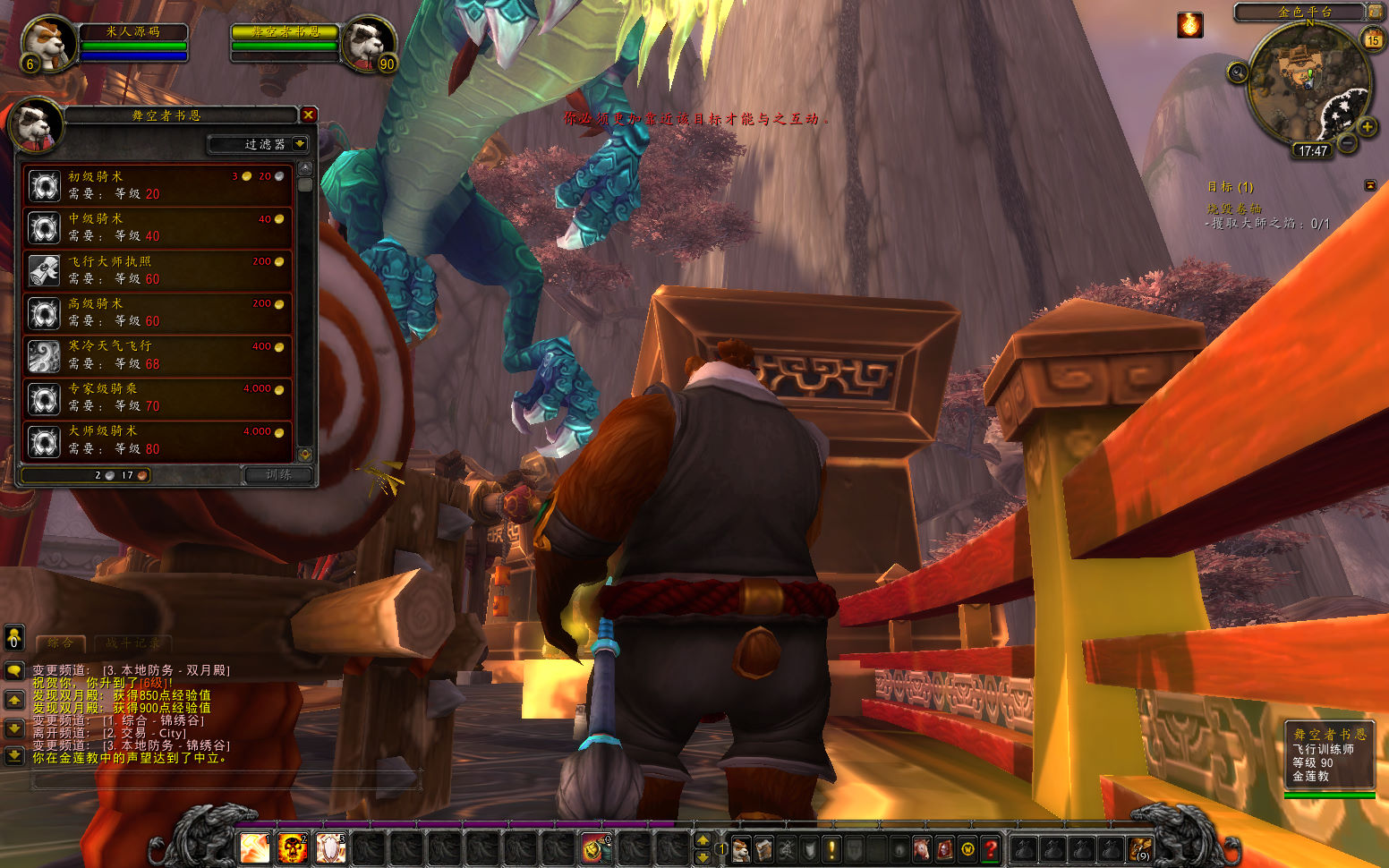
Task: Jump chat to the bottom
Action: pos(14,756)
